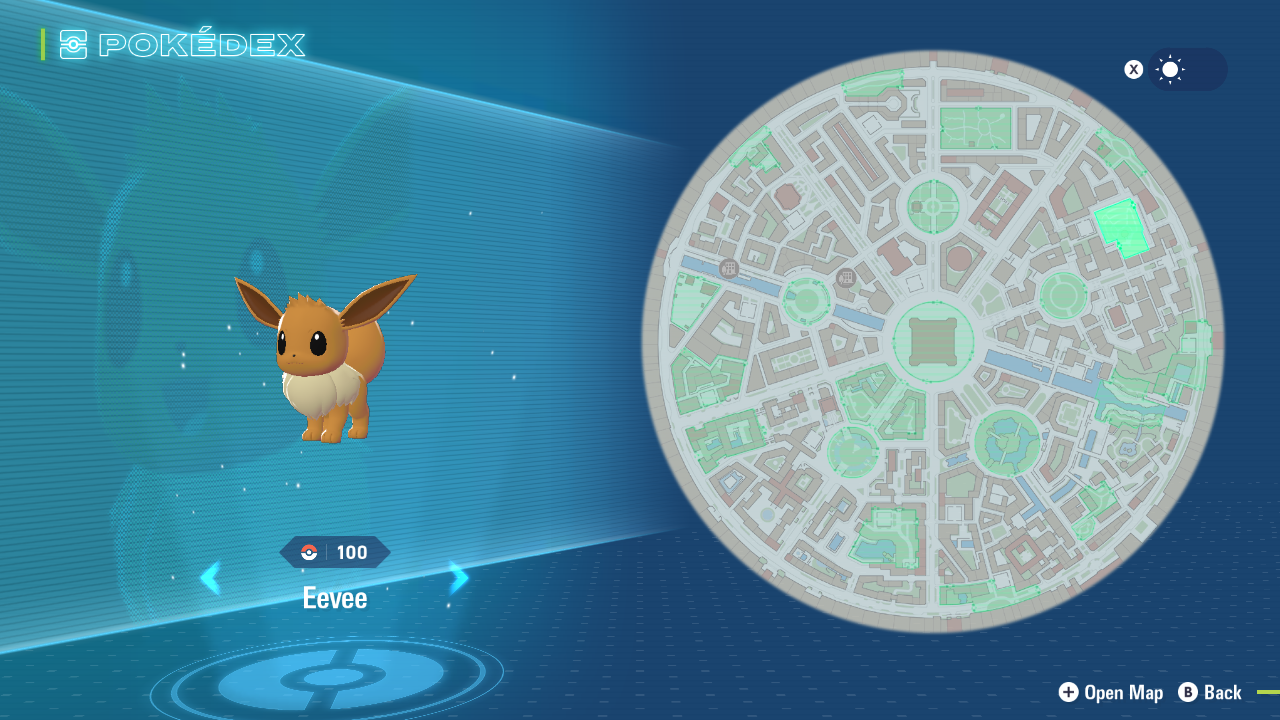Image resolution: width=1280 pixels, height=720 pixels.
Task: Select the sun icon on the time-of-day control
Action: (x=1170, y=69)
